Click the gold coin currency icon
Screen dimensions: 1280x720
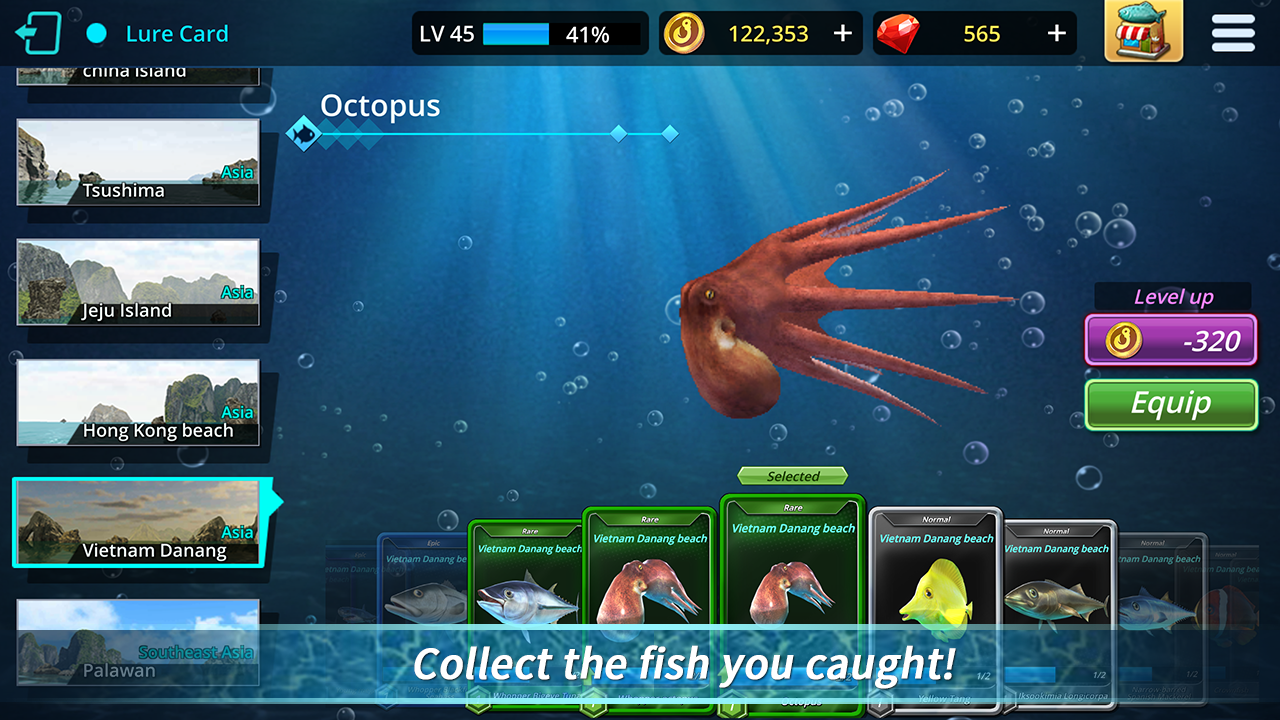pos(686,31)
